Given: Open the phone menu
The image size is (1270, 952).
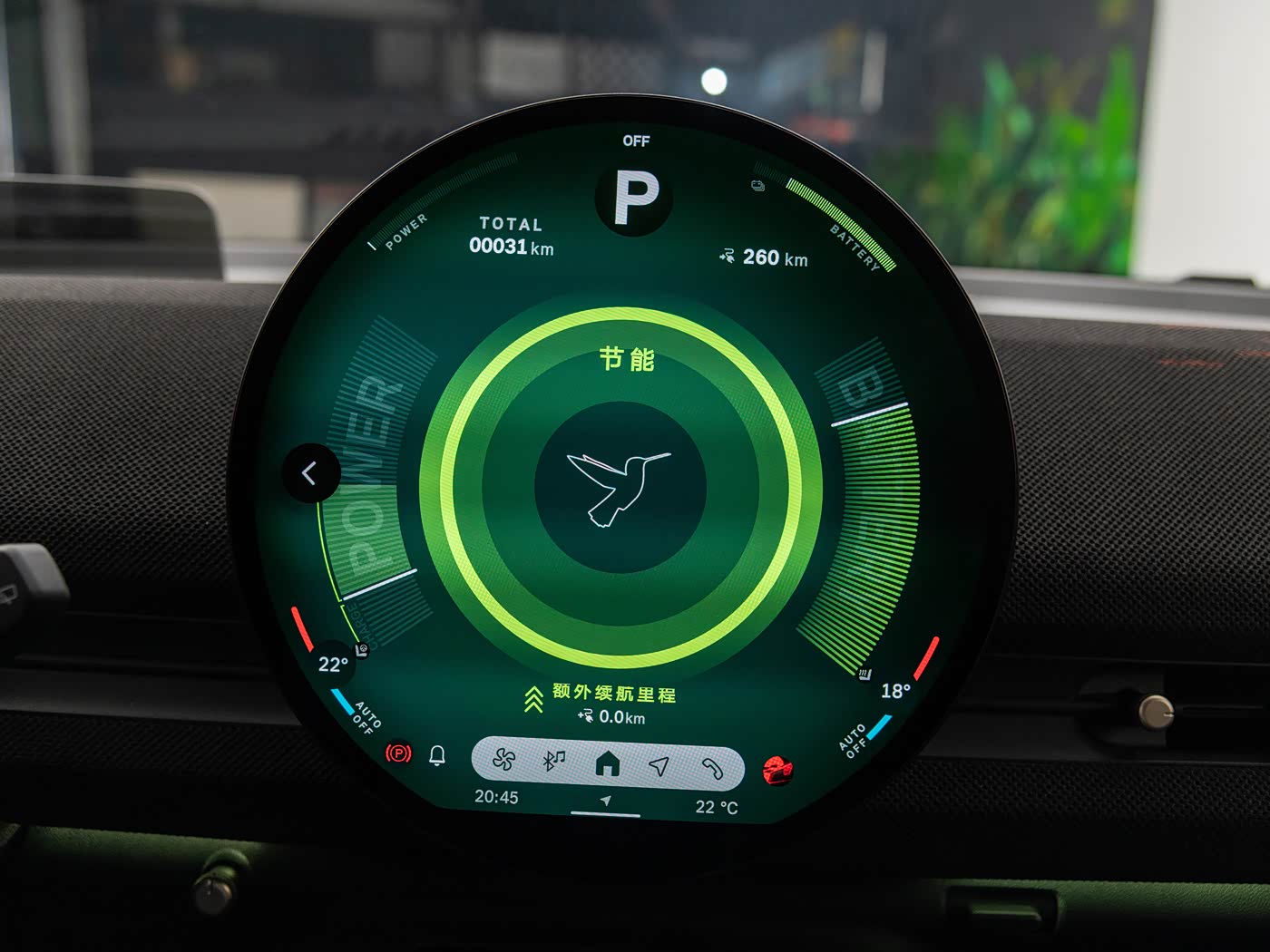Looking at the screenshot, I should click(x=712, y=769).
